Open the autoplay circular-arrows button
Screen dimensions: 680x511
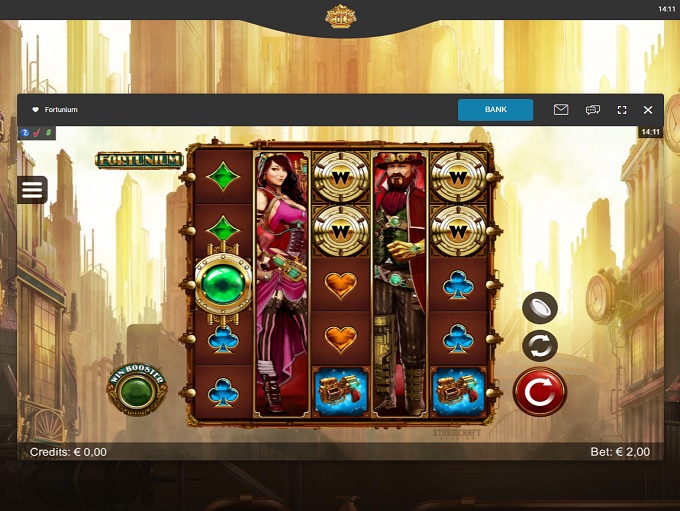click(x=540, y=346)
